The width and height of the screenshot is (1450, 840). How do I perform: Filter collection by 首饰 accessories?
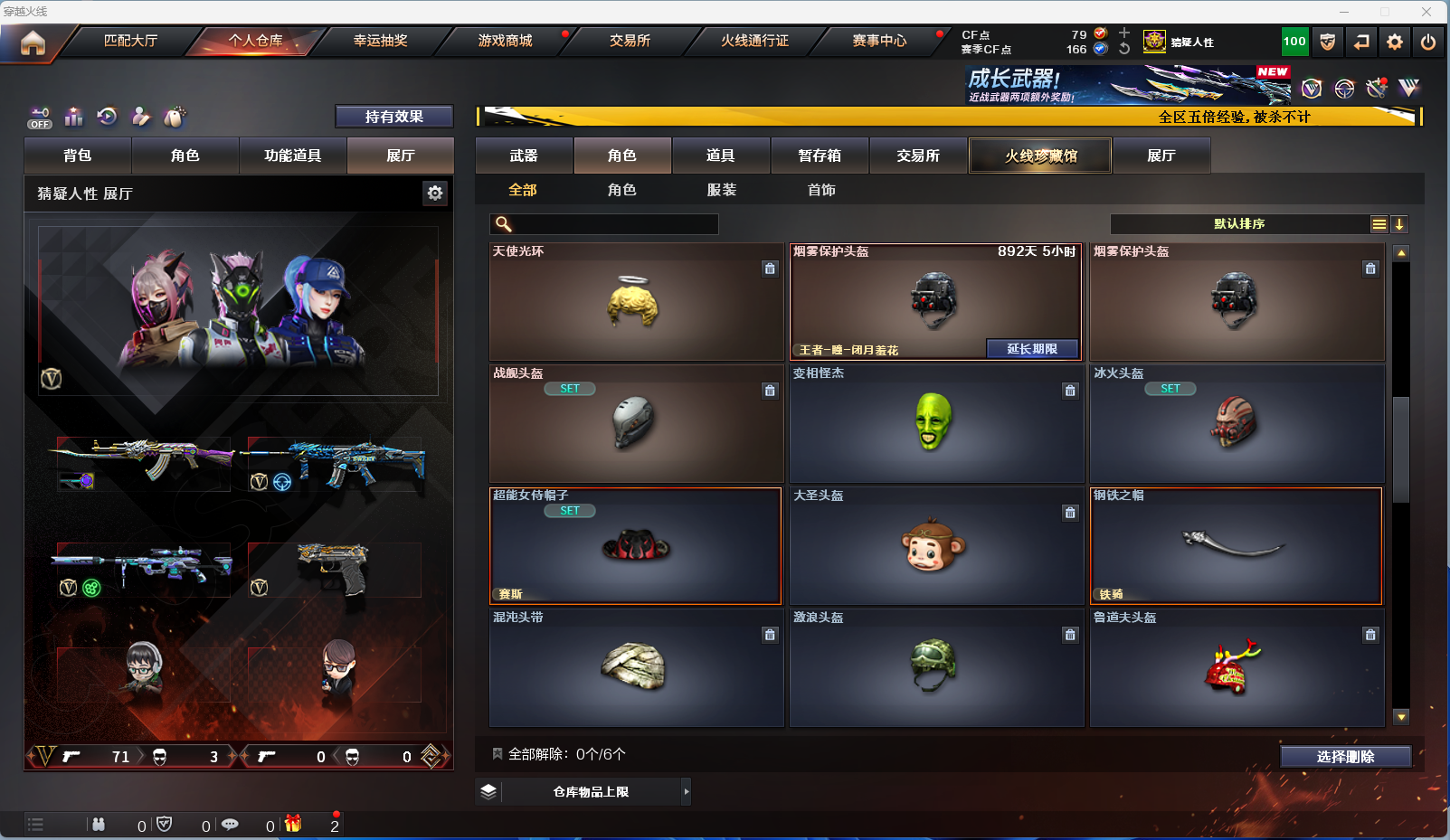pos(821,190)
